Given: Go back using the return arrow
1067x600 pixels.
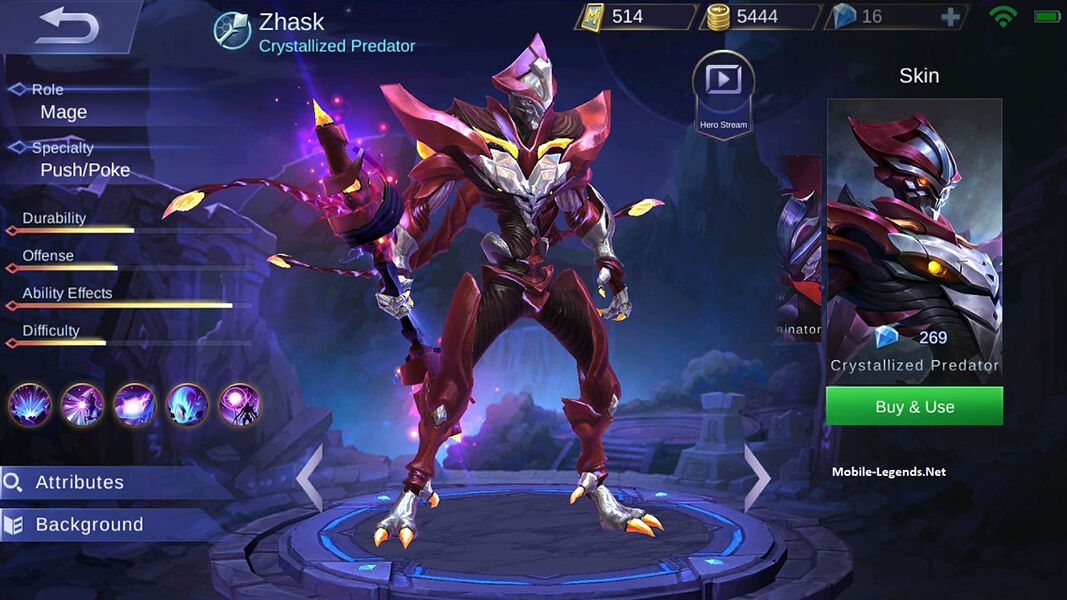Looking at the screenshot, I should pos(67,26).
